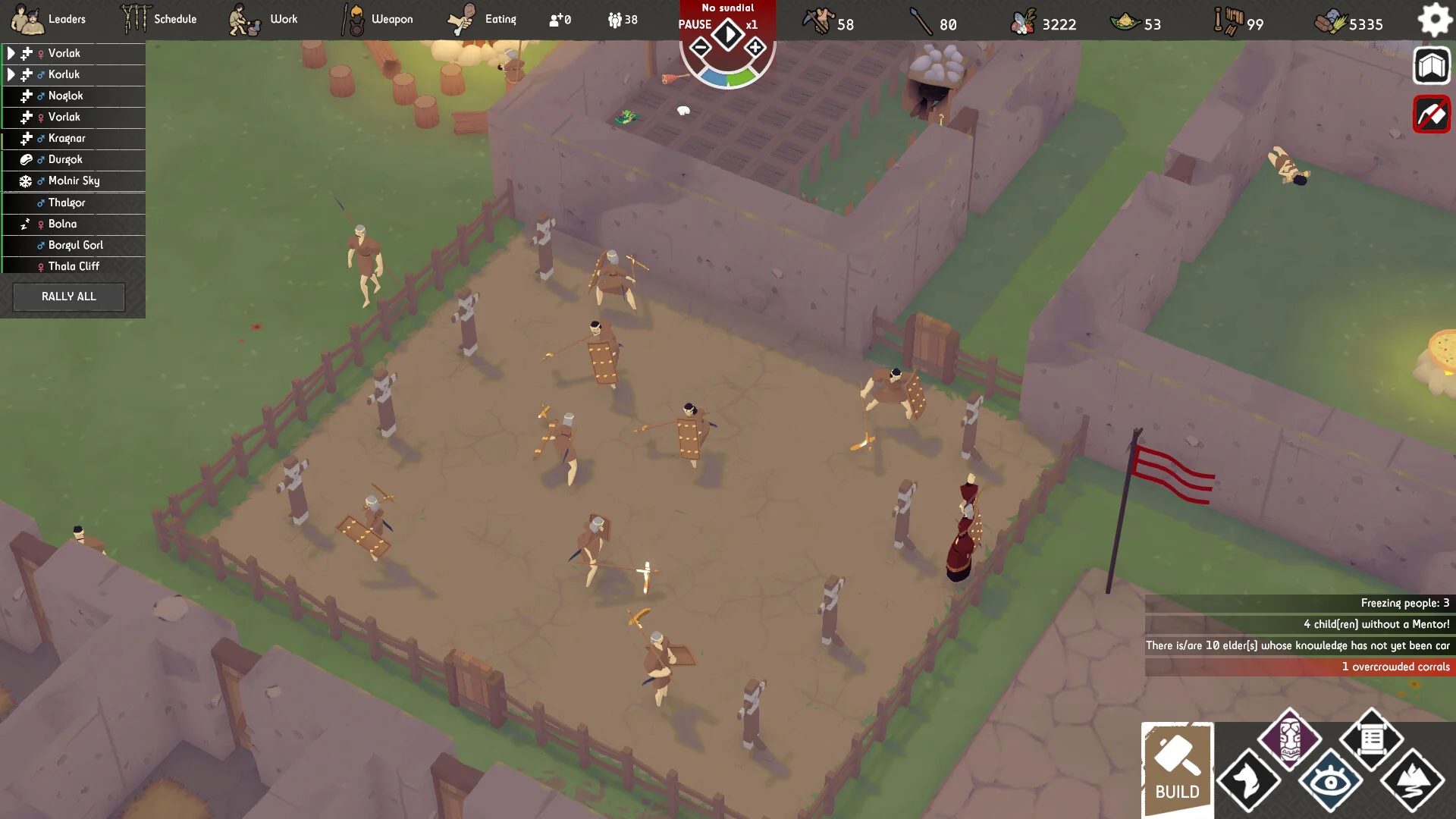Toggle the red crossed-out button

click(x=1431, y=115)
